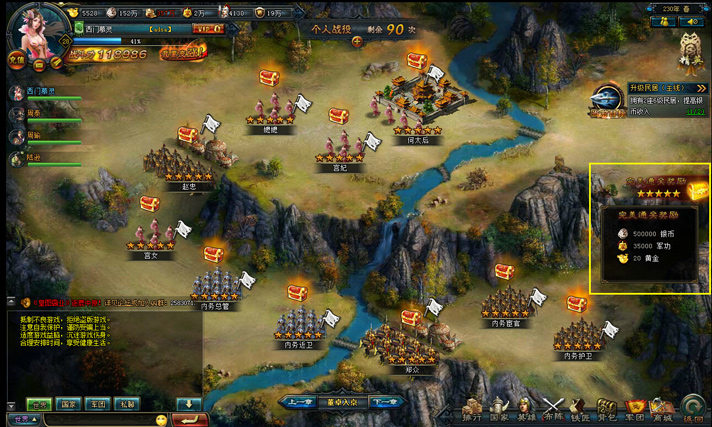
Task: Switch chat to the 私聊 private tab
Action: click(126, 405)
